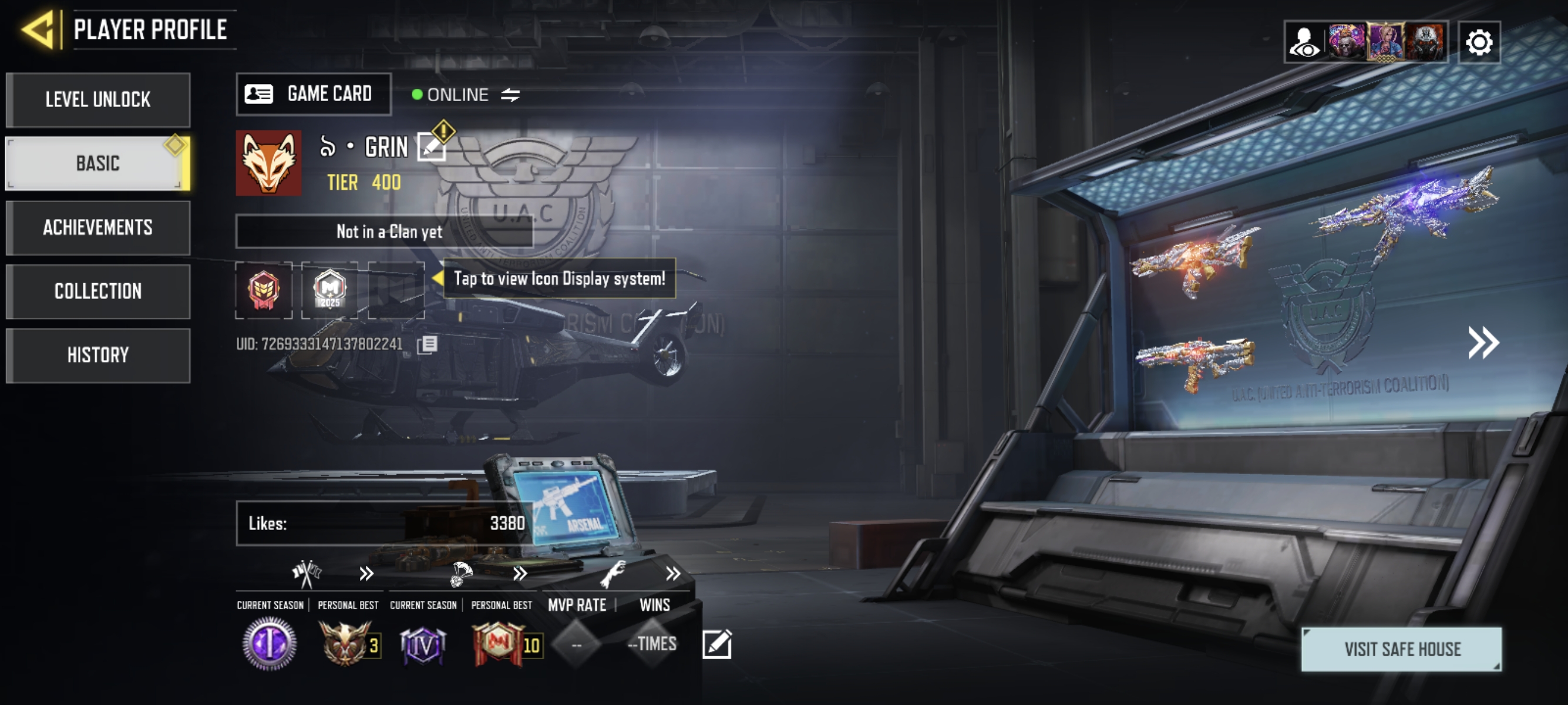The width and height of the screenshot is (1568, 705).
Task: Open the profile viewers eye icon
Action: pyautogui.click(x=1304, y=43)
